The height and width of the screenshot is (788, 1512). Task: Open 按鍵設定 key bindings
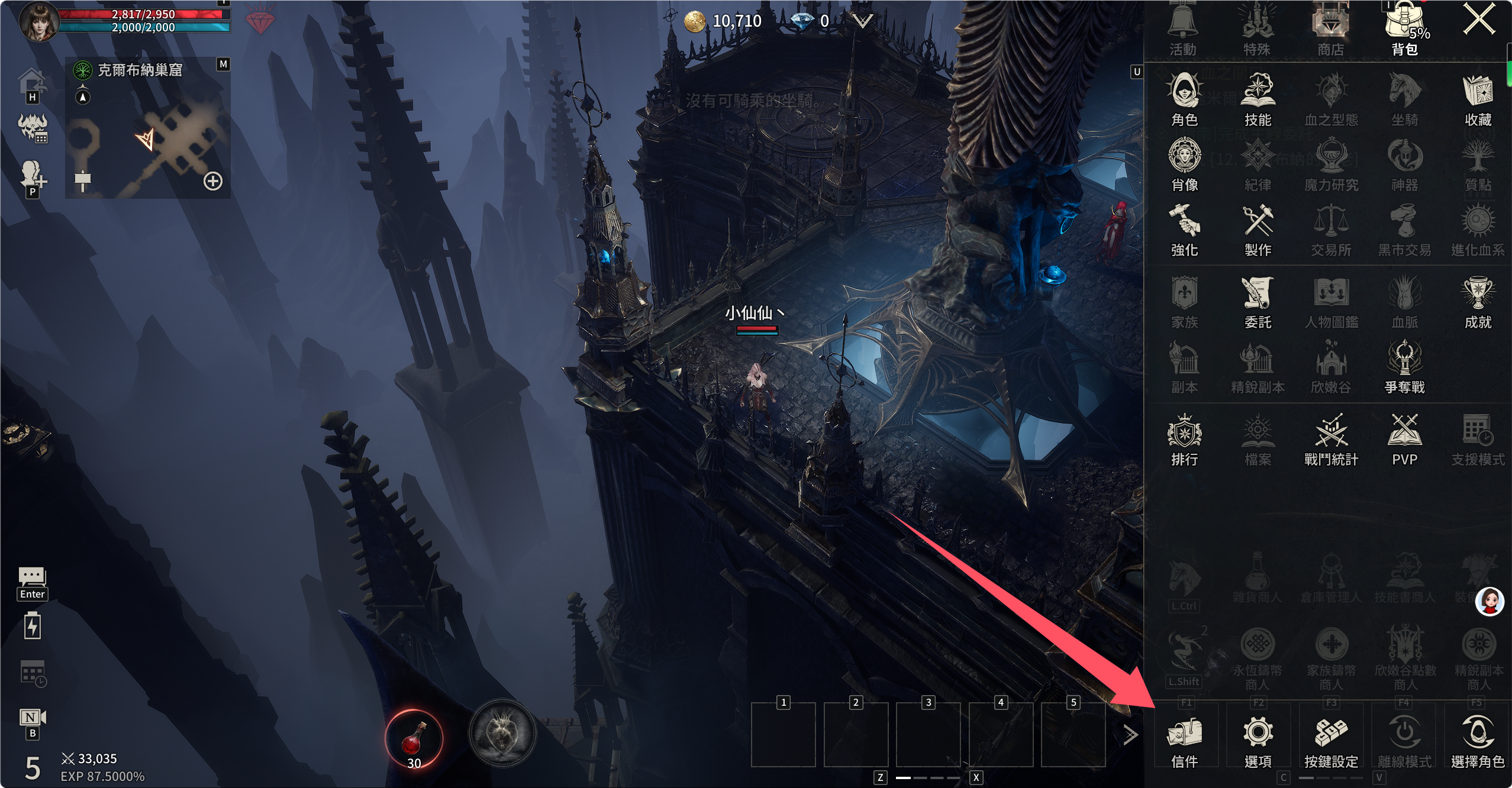tap(1331, 741)
